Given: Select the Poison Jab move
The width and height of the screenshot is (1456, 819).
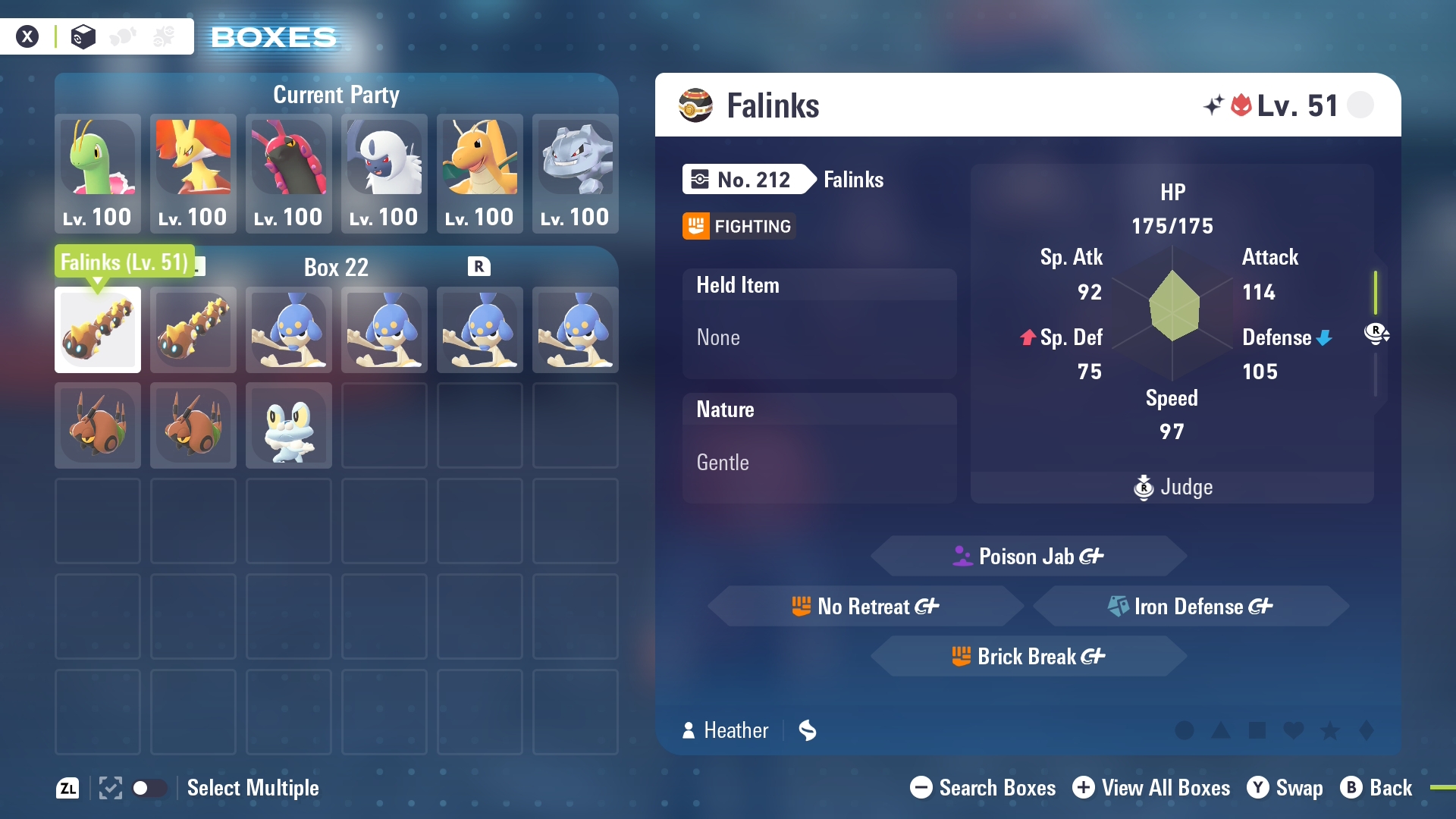Looking at the screenshot, I should pos(1028,557).
